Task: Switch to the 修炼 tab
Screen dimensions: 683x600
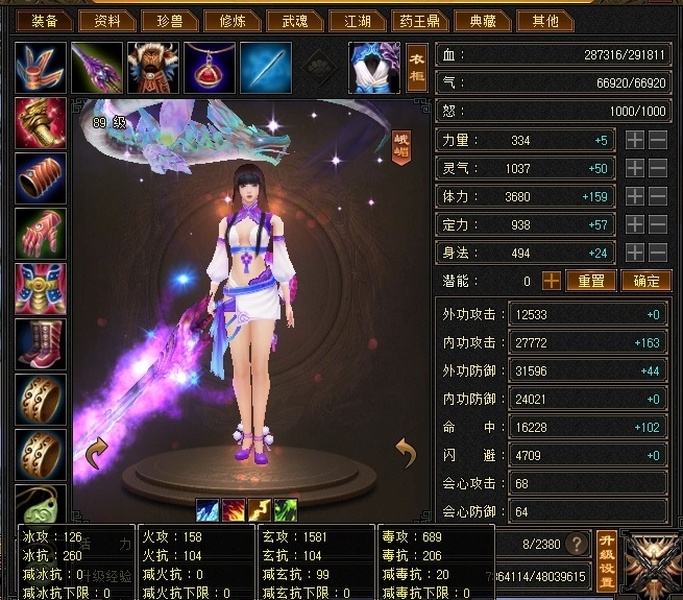Action: pos(233,20)
